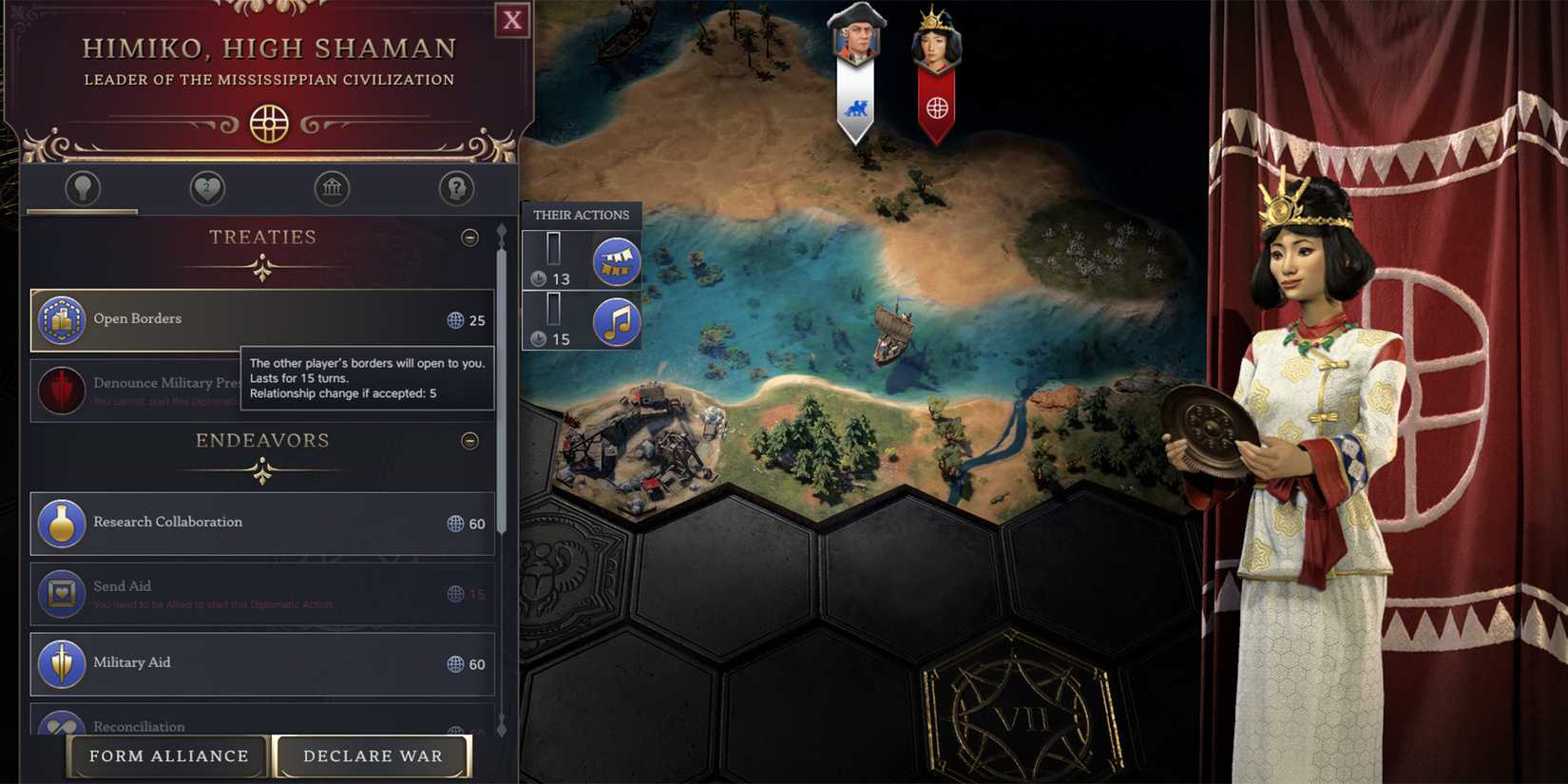Collapse the Endeavors section

point(470,440)
